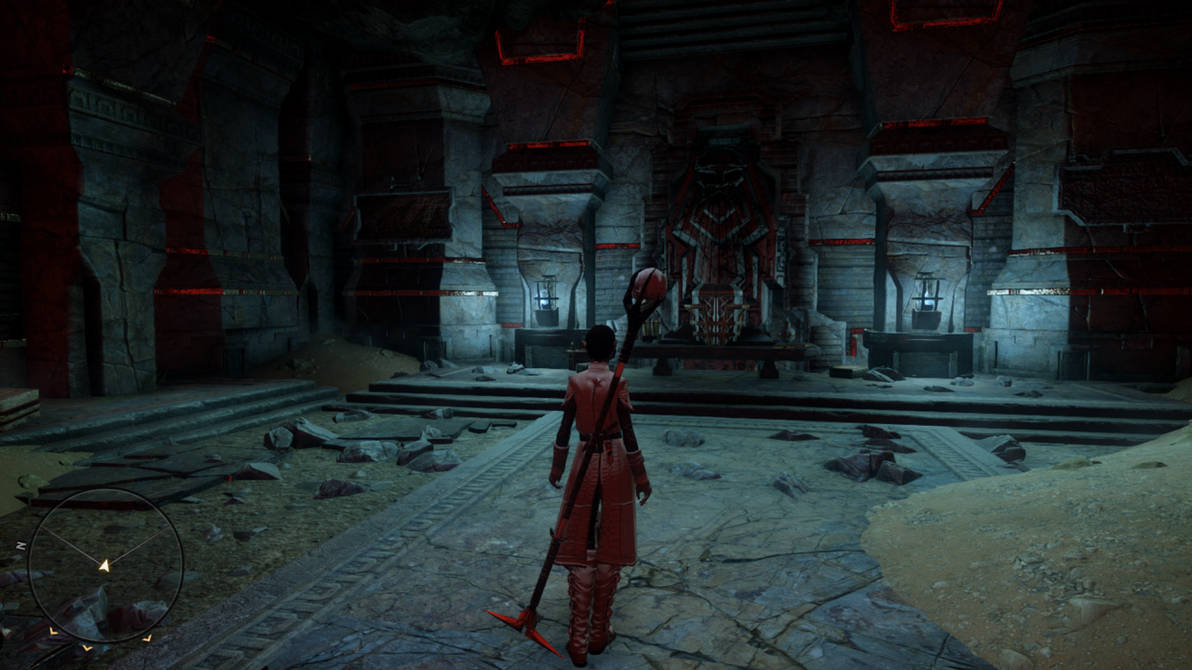The image size is (1192, 670).
Task: Click the circular minimap radar
Action: 105,565
